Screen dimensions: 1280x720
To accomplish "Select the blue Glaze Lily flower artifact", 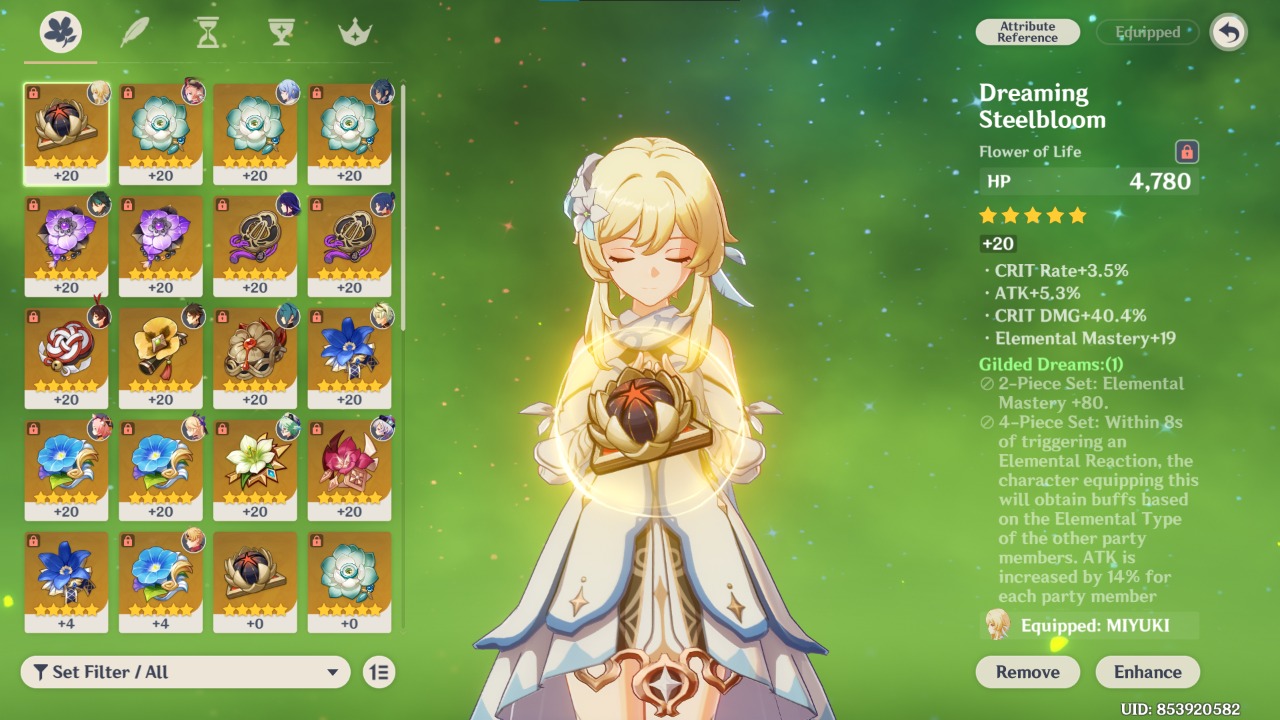I will click(351, 350).
